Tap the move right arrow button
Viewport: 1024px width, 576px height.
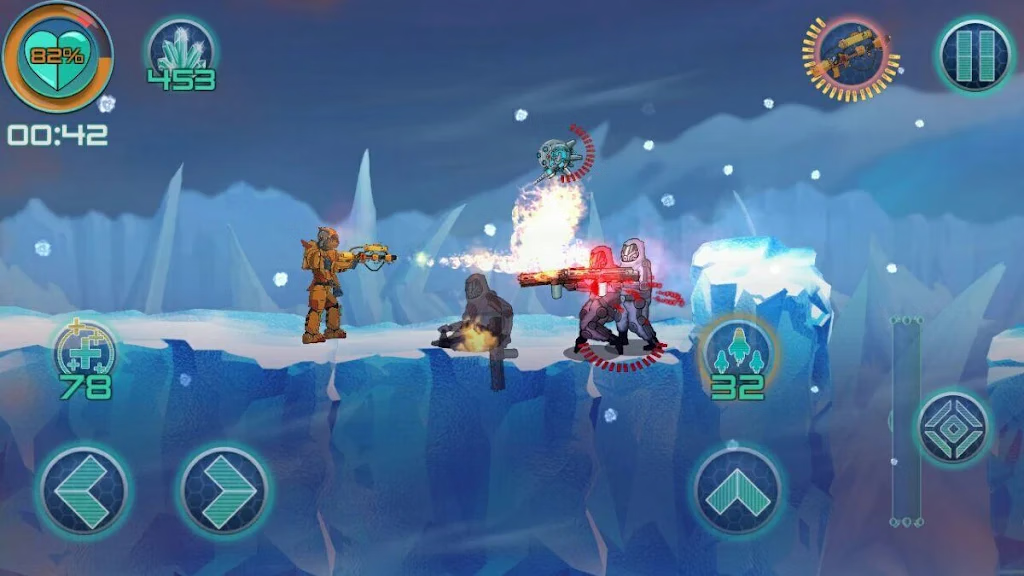point(225,491)
